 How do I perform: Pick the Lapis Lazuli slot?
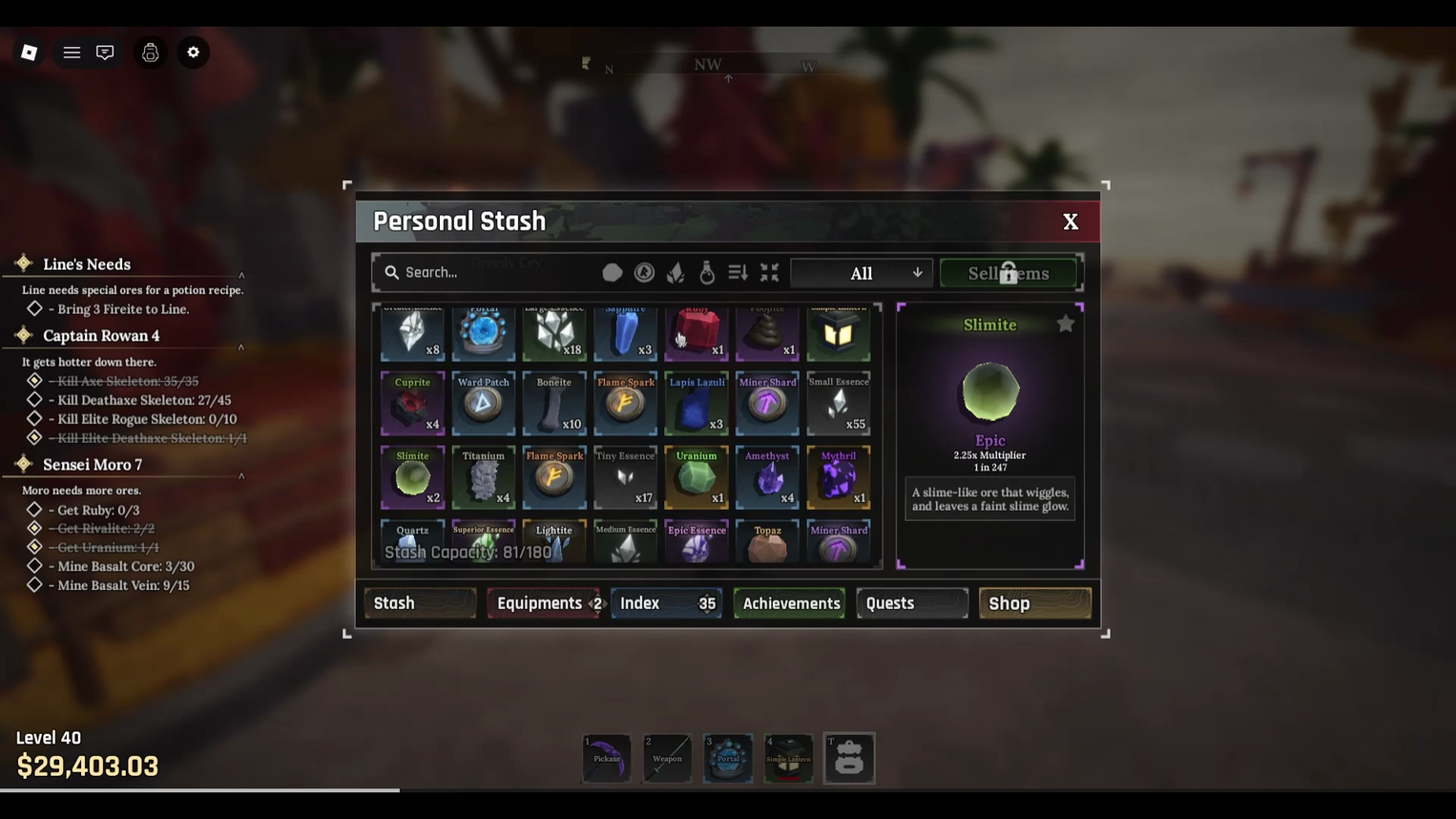(697, 404)
